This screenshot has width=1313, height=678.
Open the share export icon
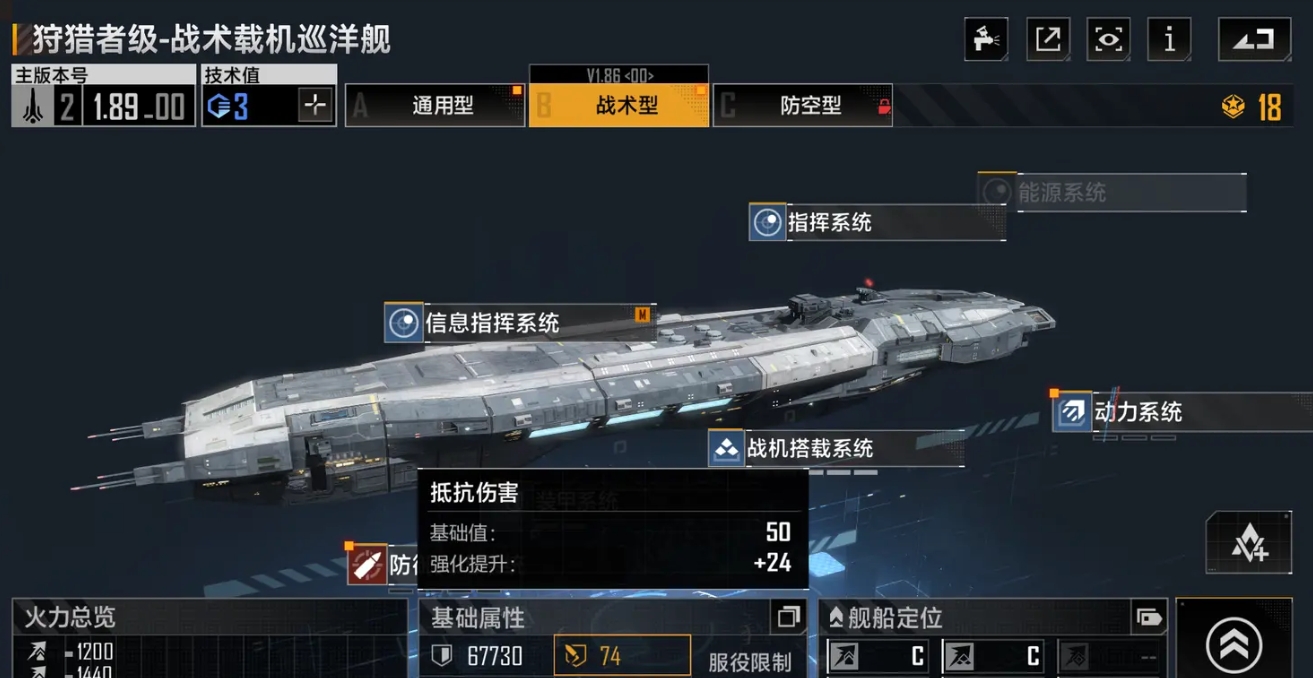point(1048,40)
